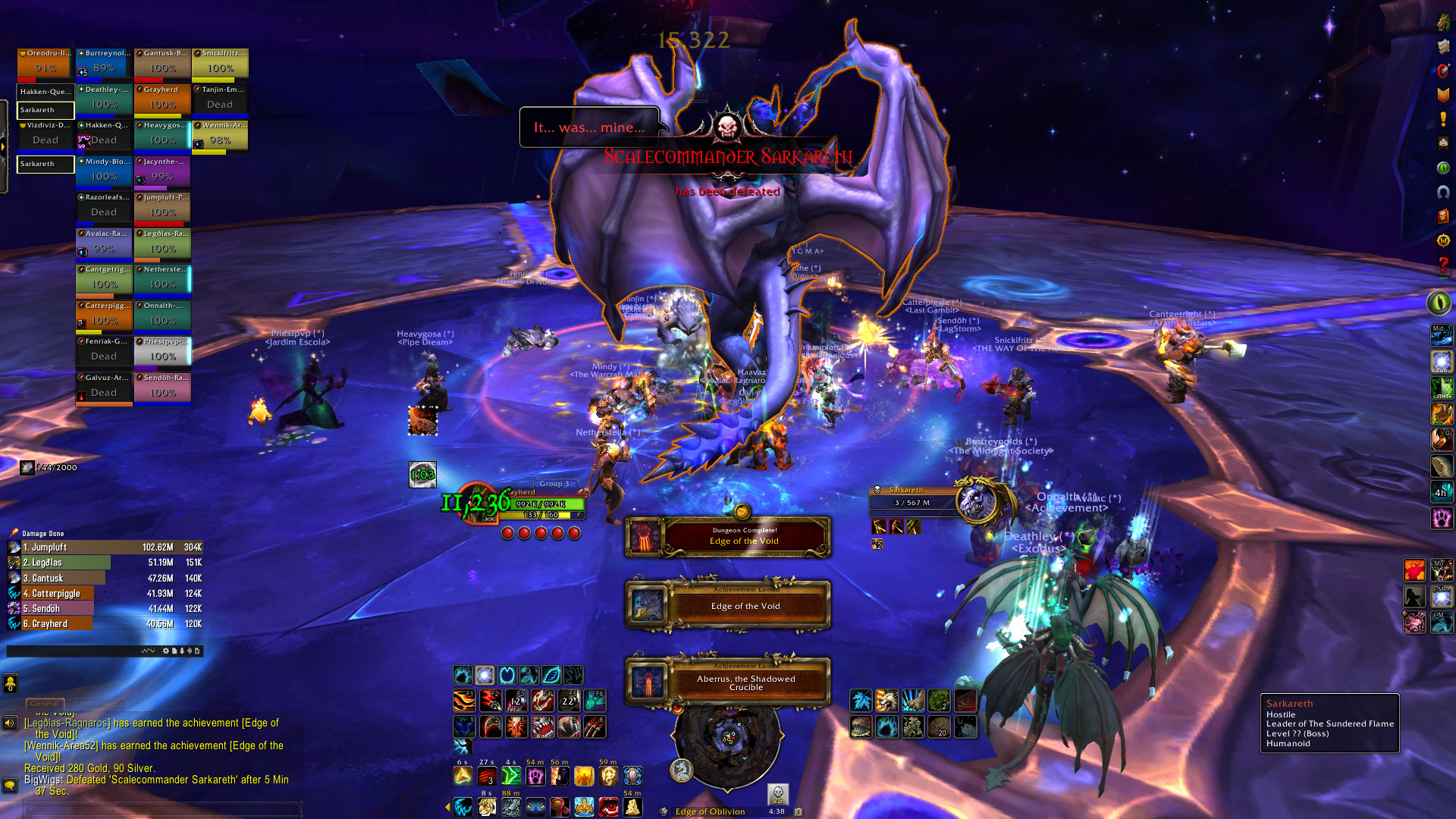Click the Sendöh raid frame
1456x819 pixels.
click(x=162, y=388)
